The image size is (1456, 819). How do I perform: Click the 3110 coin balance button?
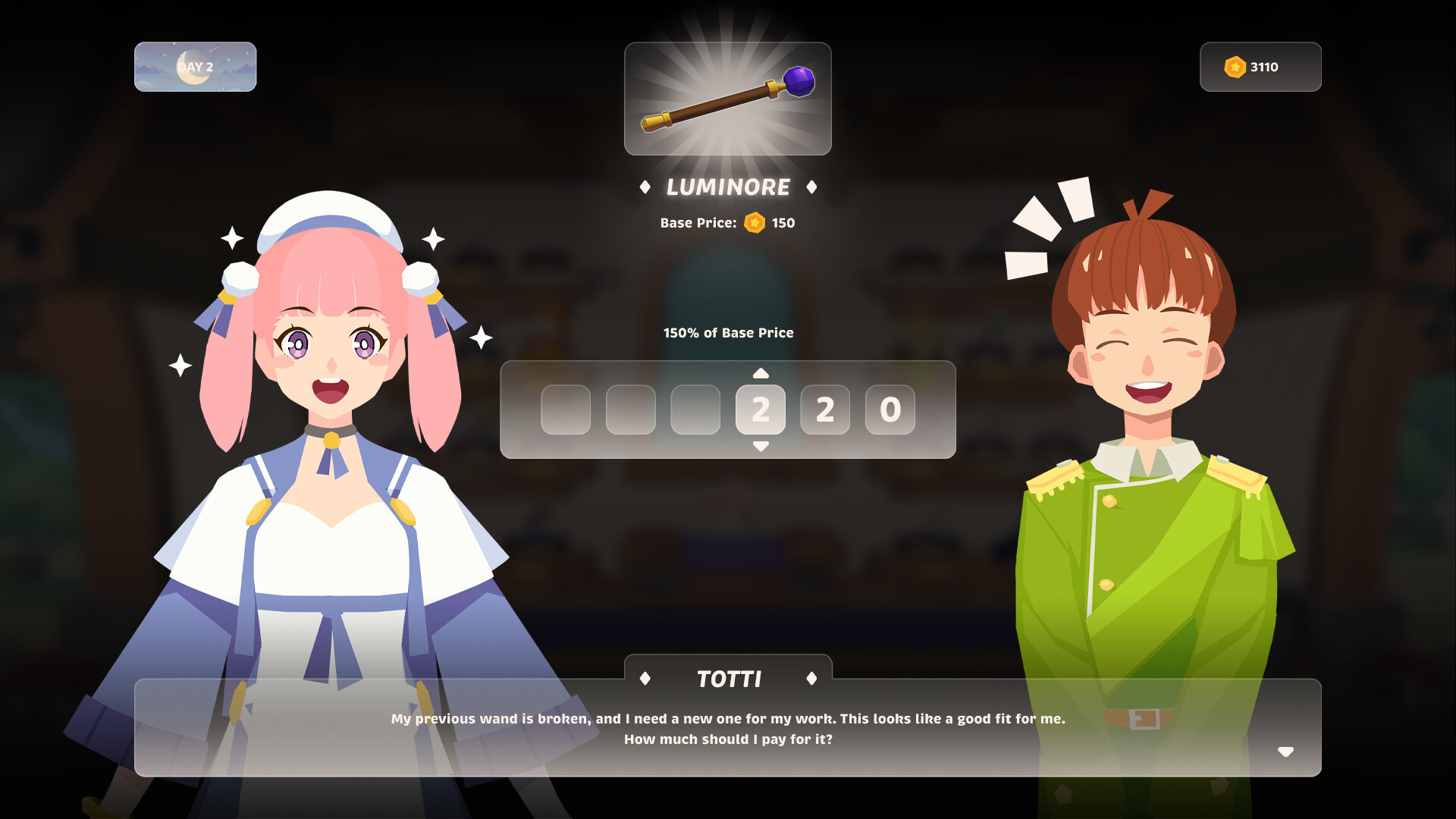[x=1260, y=67]
